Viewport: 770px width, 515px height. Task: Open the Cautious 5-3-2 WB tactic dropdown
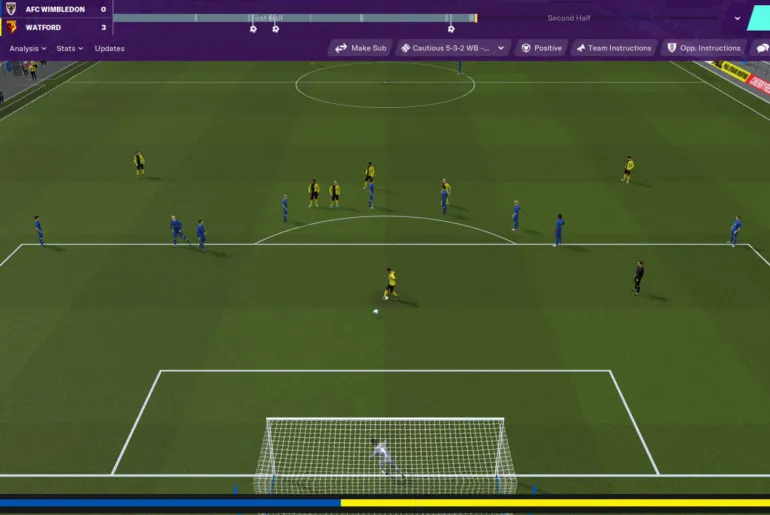coord(454,48)
